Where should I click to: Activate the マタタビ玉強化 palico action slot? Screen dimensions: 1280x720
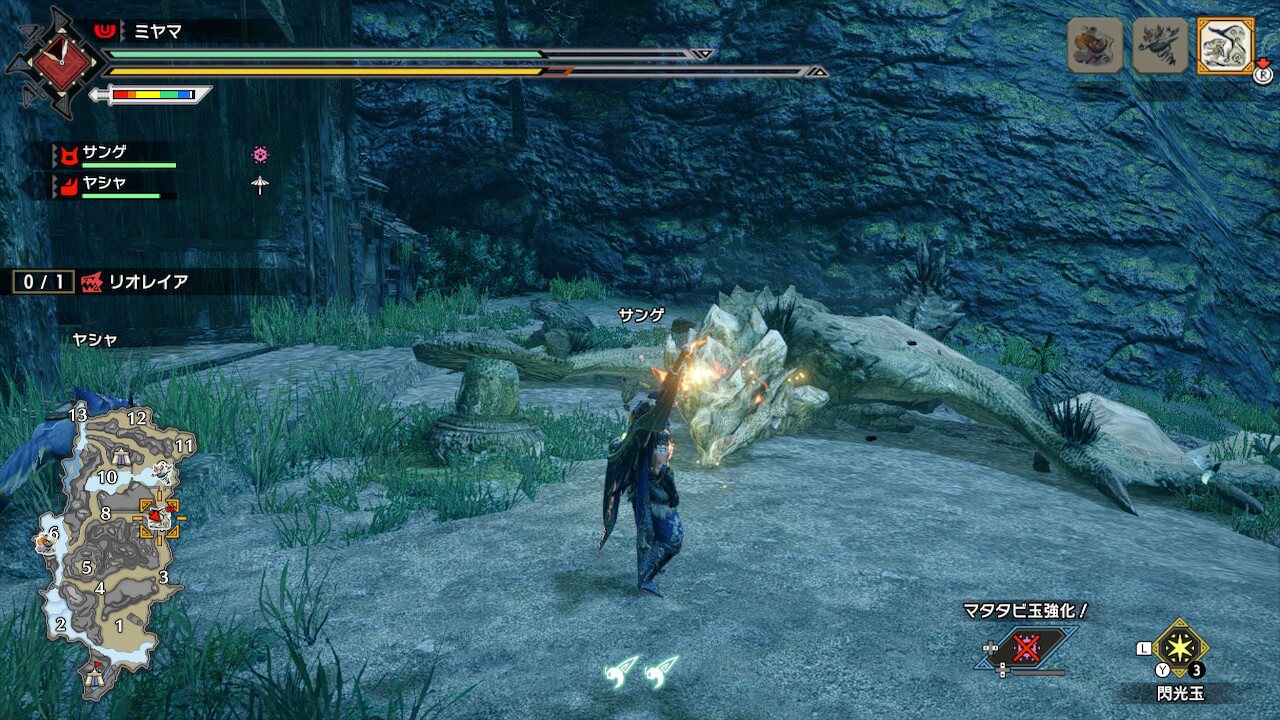point(1027,649)
